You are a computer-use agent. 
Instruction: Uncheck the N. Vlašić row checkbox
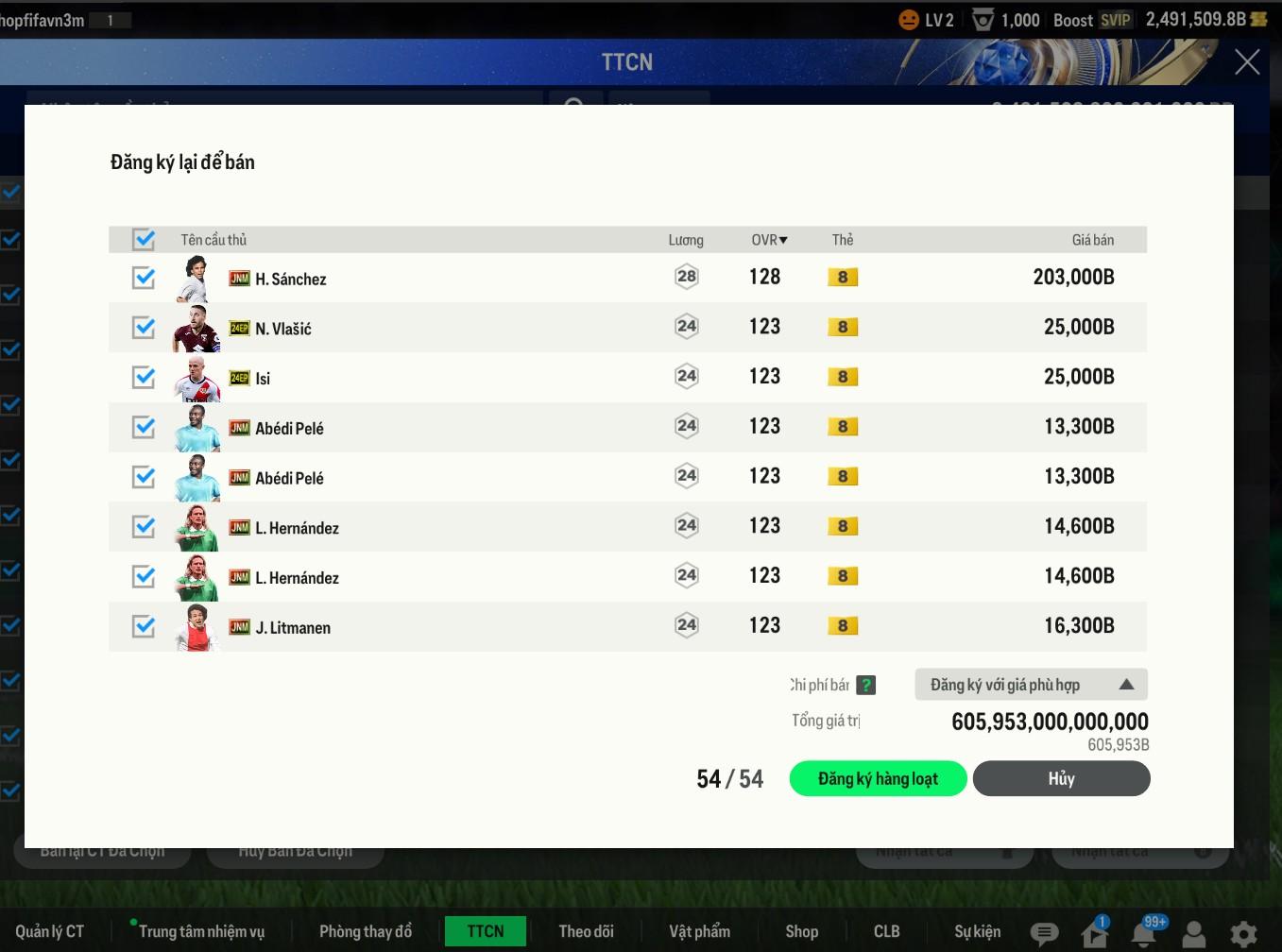[x=144, y=328]
